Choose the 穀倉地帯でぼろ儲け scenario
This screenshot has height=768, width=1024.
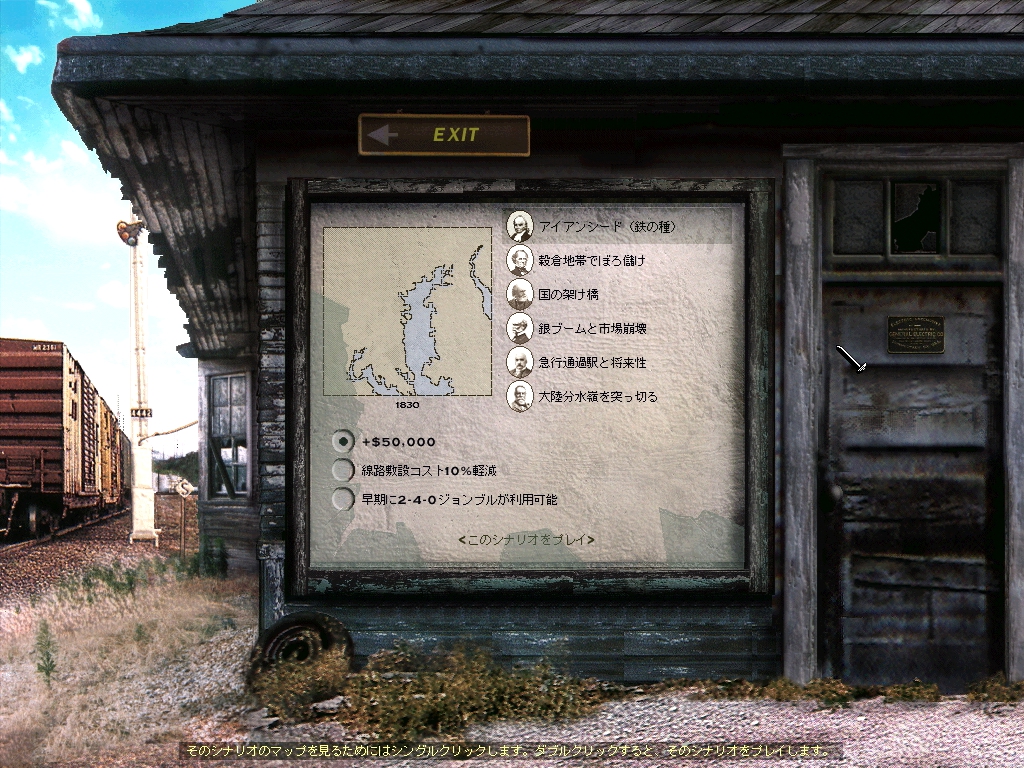click(x=592, y=261)
